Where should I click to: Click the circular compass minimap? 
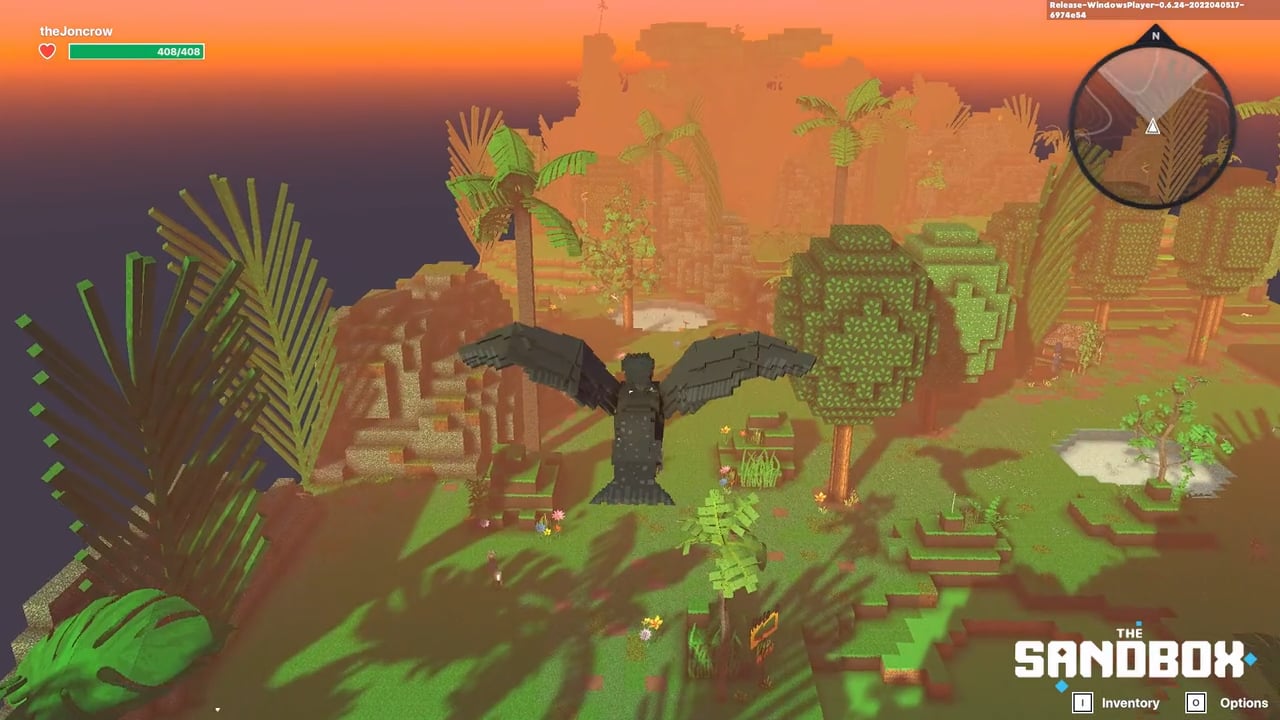tap(1152, 124)
